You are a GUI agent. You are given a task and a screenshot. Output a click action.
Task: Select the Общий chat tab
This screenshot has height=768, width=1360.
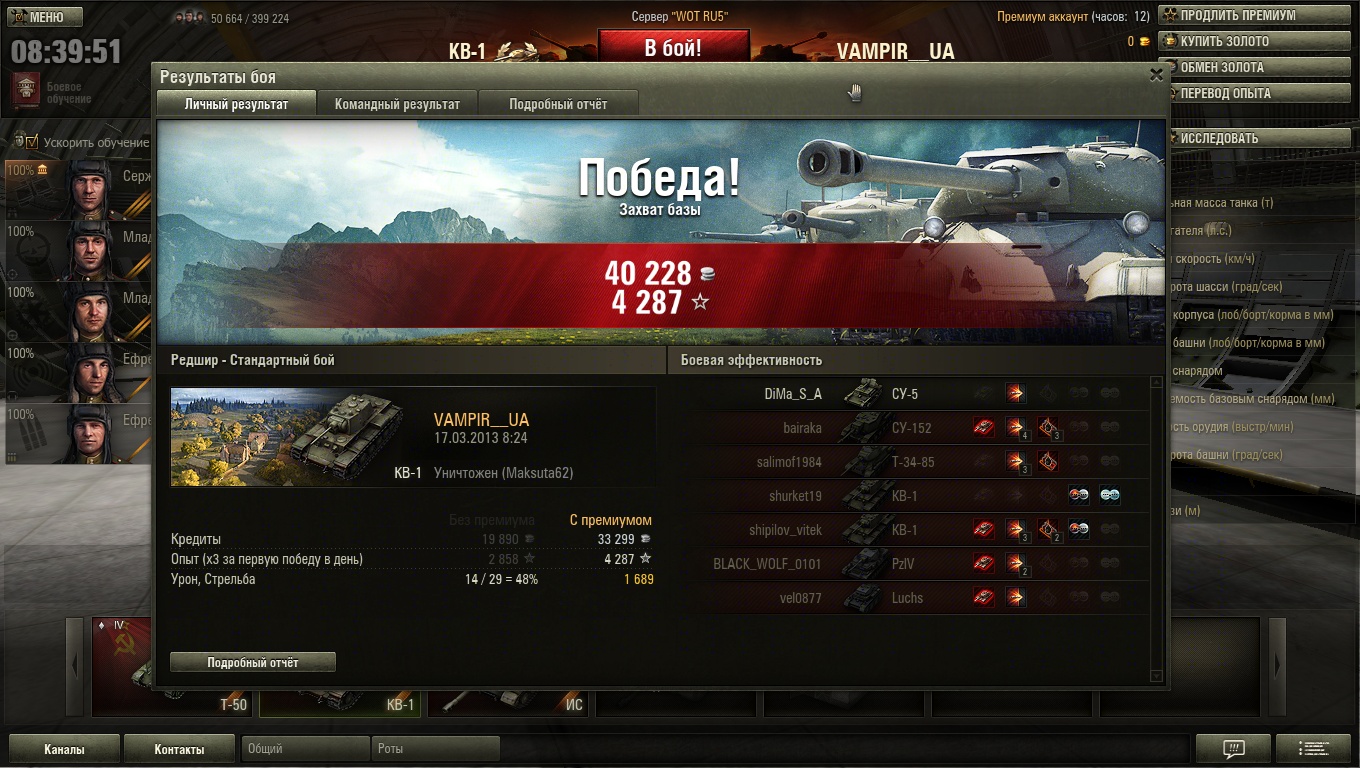(x=305, y=749)
